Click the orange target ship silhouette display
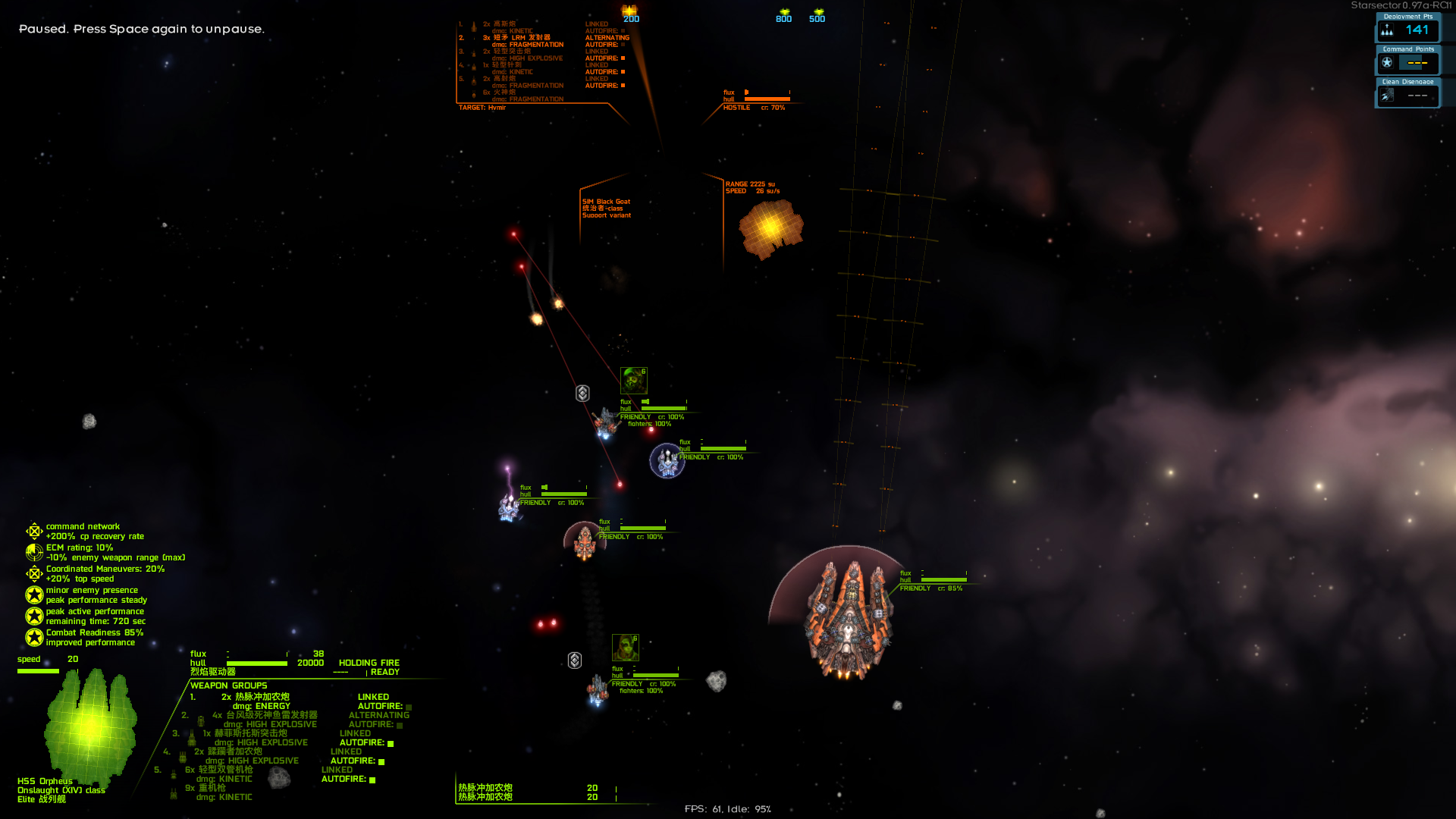The height and width of the screenshot is (819, 1456). pos(770,227)
